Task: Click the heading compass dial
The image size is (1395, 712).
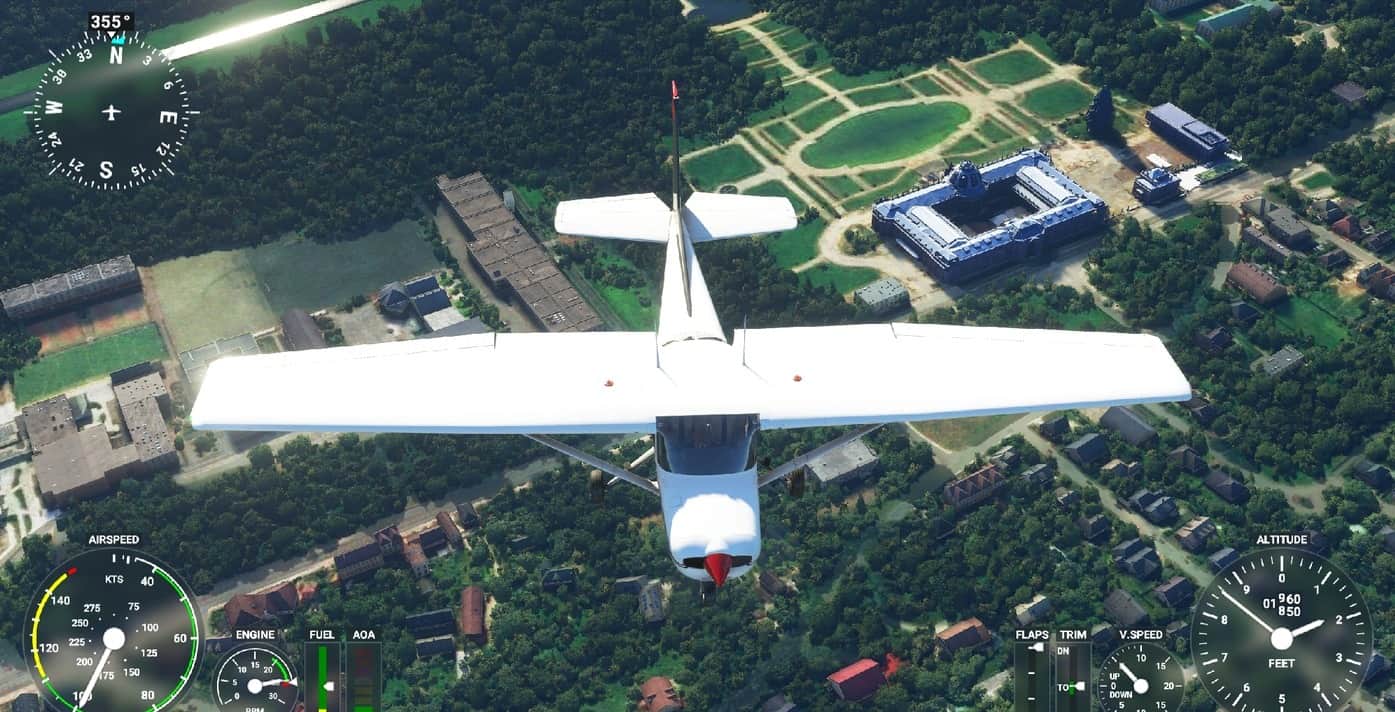Action: (110, 111)
